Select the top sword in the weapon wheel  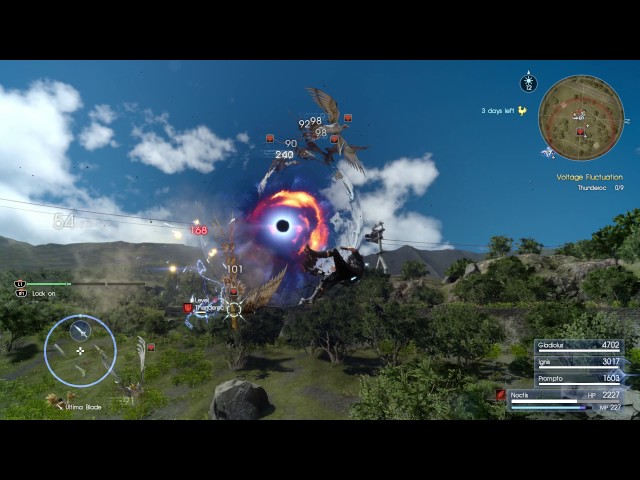point(80,330)
